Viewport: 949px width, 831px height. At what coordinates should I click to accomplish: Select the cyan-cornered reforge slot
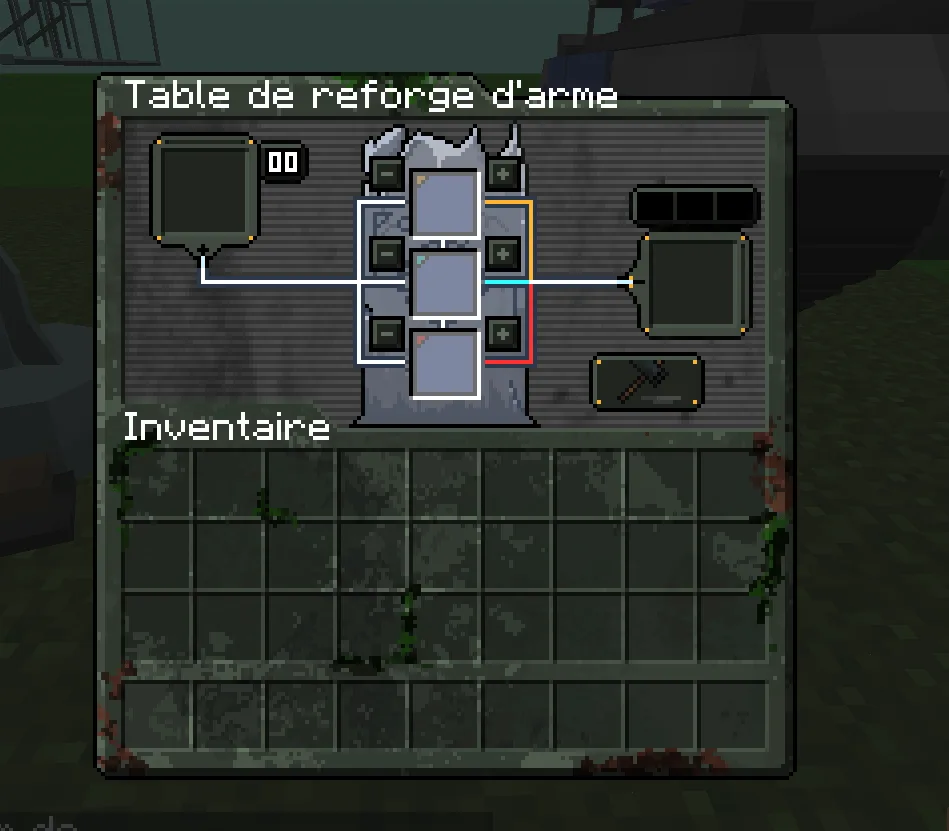pyautogui.click(x=445, y=284)
